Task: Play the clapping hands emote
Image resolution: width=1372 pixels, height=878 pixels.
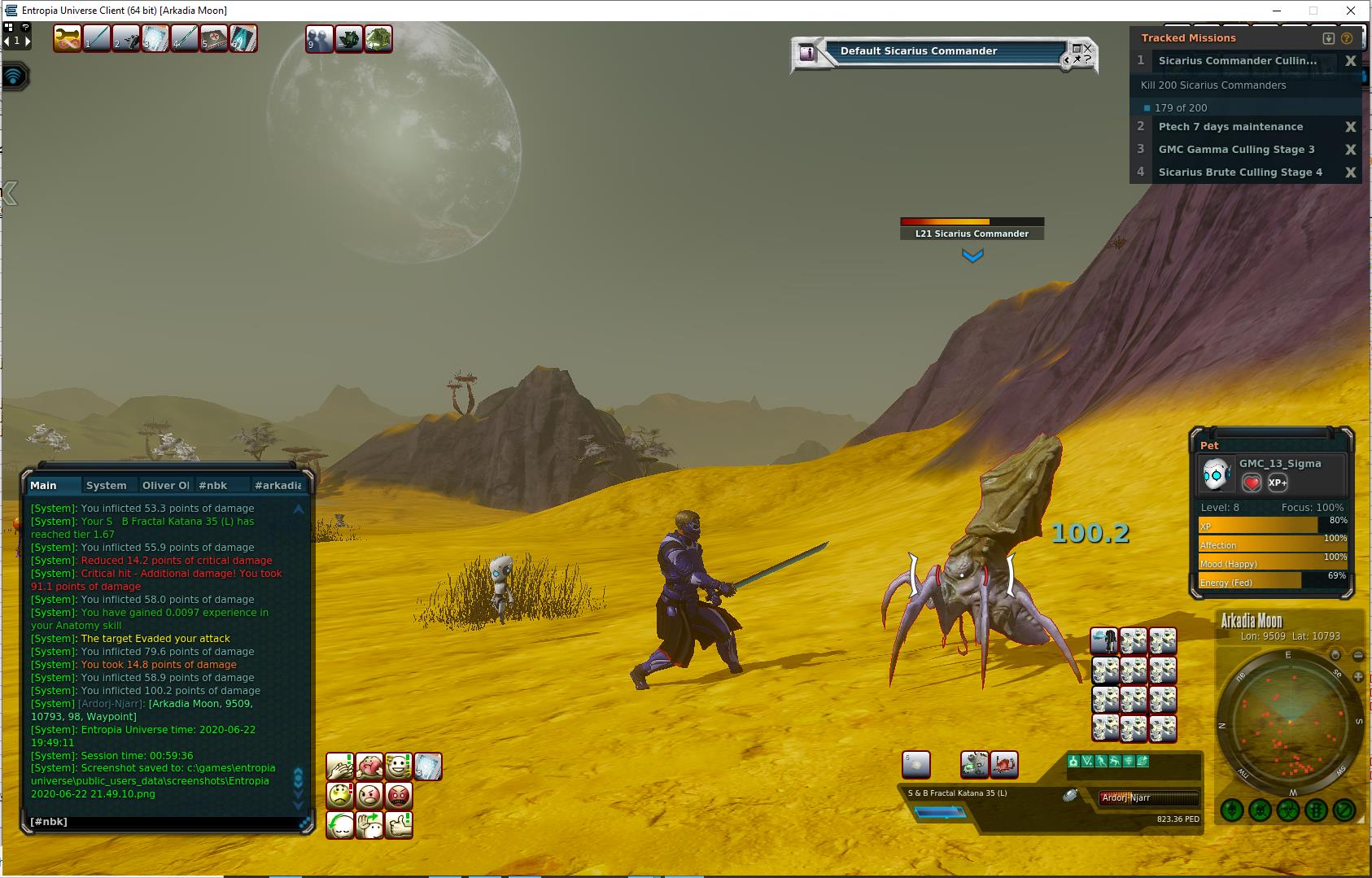Action: pyautogui.click(x=340, y=767)
